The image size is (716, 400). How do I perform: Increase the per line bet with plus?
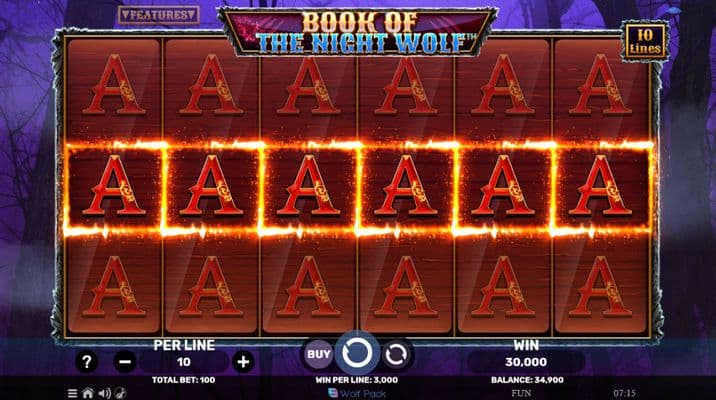tap(243, 362)
